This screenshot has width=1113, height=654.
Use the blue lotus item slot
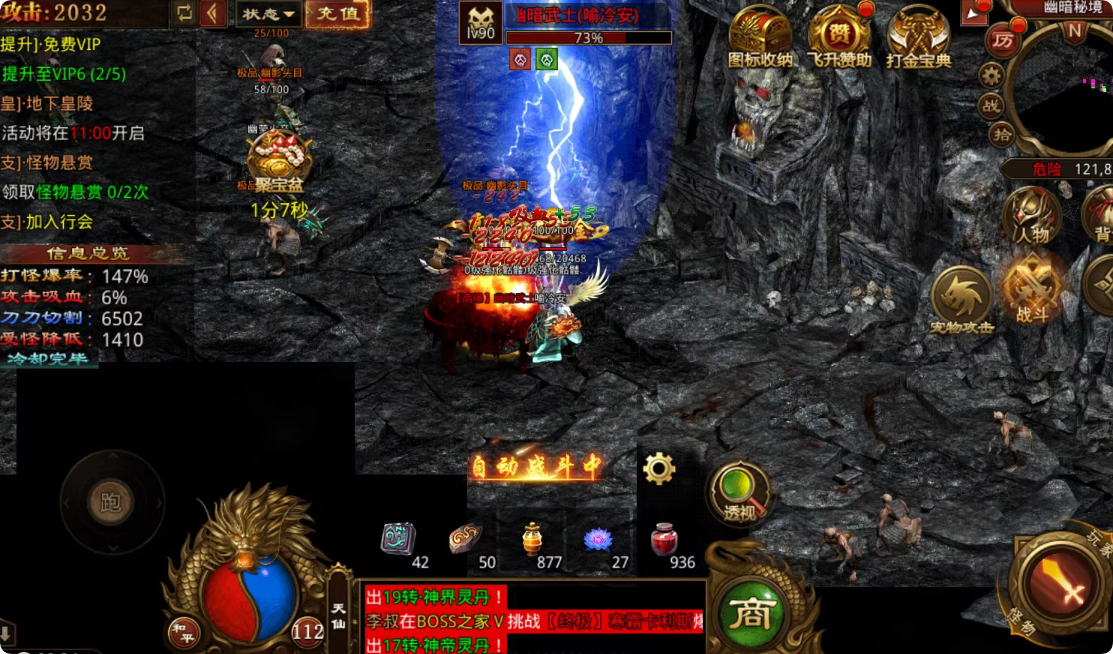click(x=598, y=540)
